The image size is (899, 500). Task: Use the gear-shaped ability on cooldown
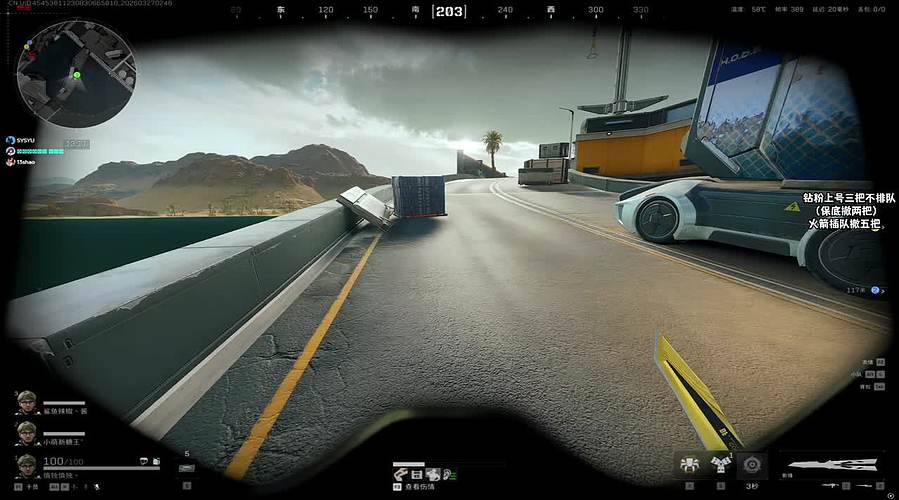751,464
